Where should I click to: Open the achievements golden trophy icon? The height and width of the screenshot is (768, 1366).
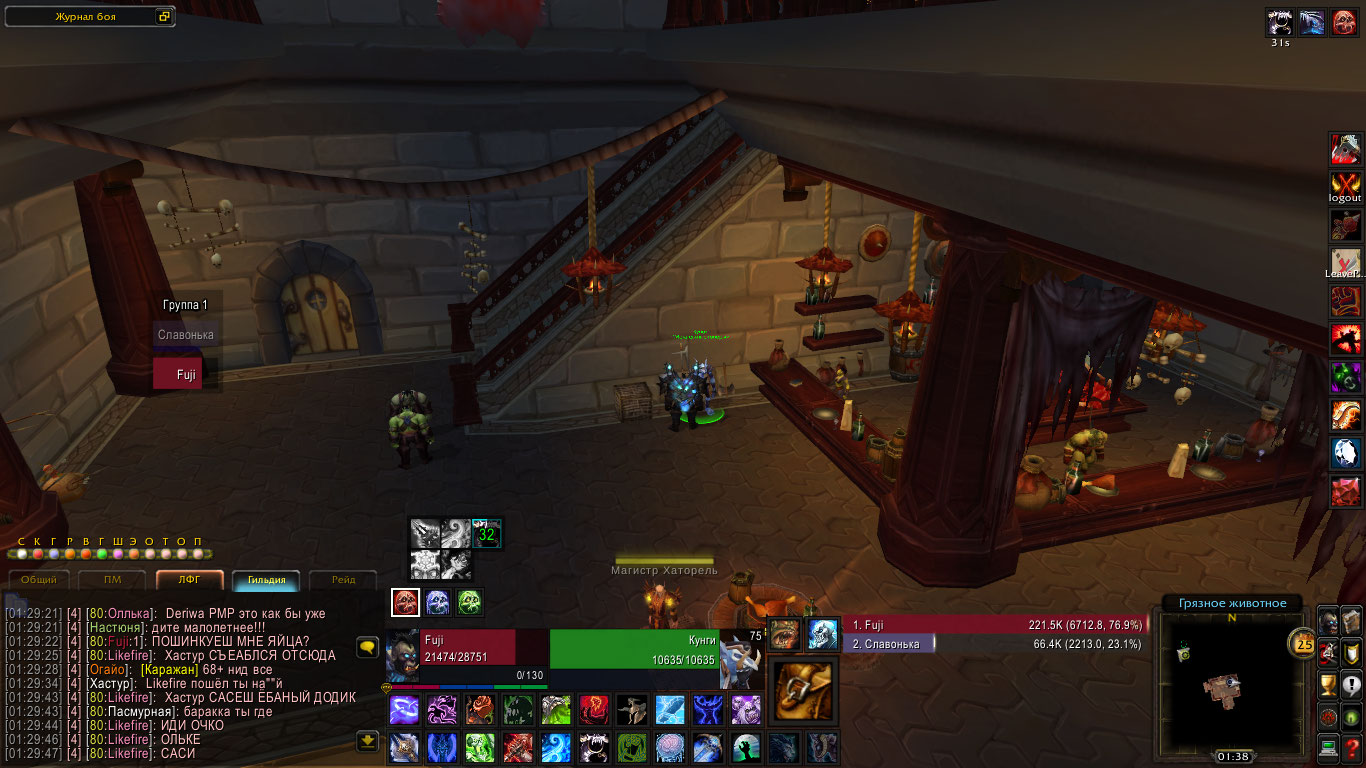(1328, 685)
